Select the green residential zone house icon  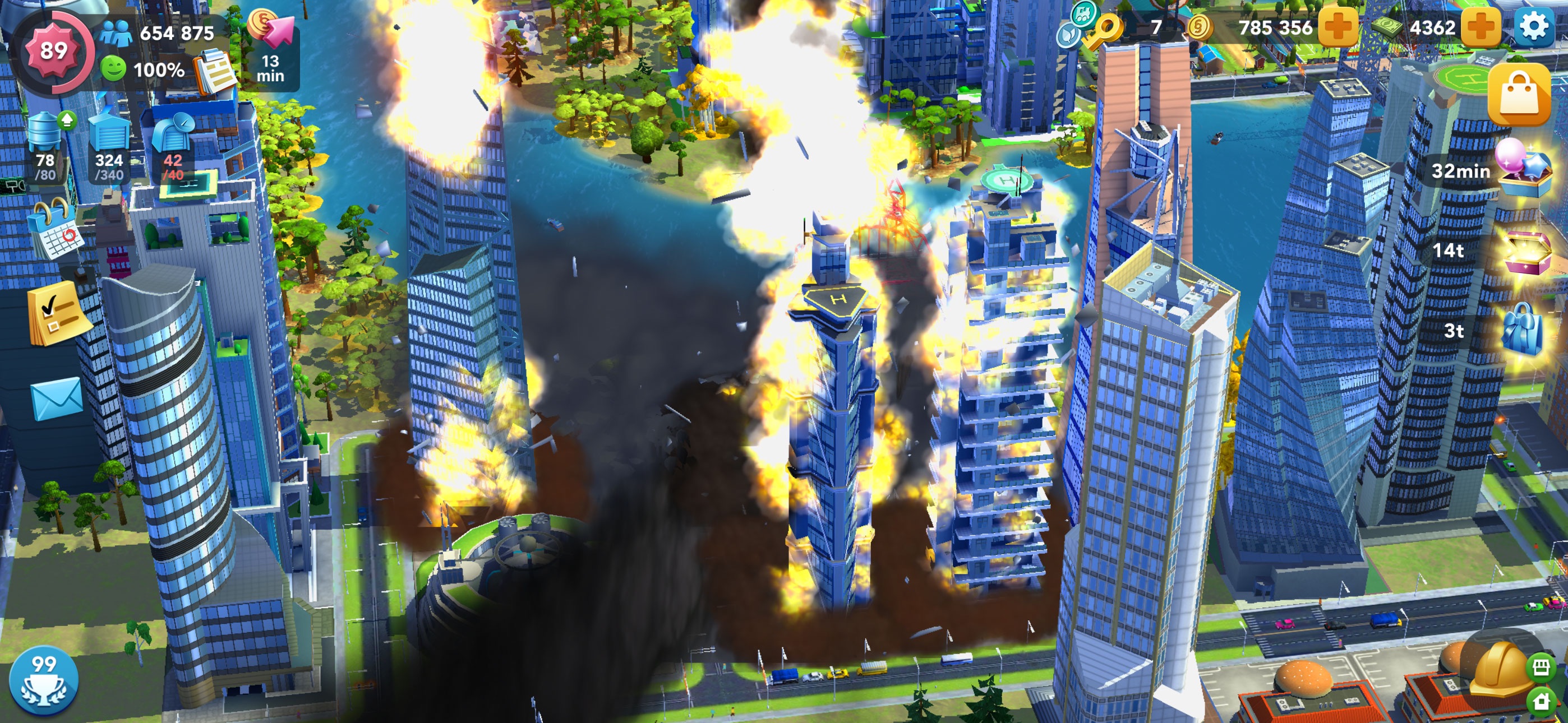[1541, 701]
